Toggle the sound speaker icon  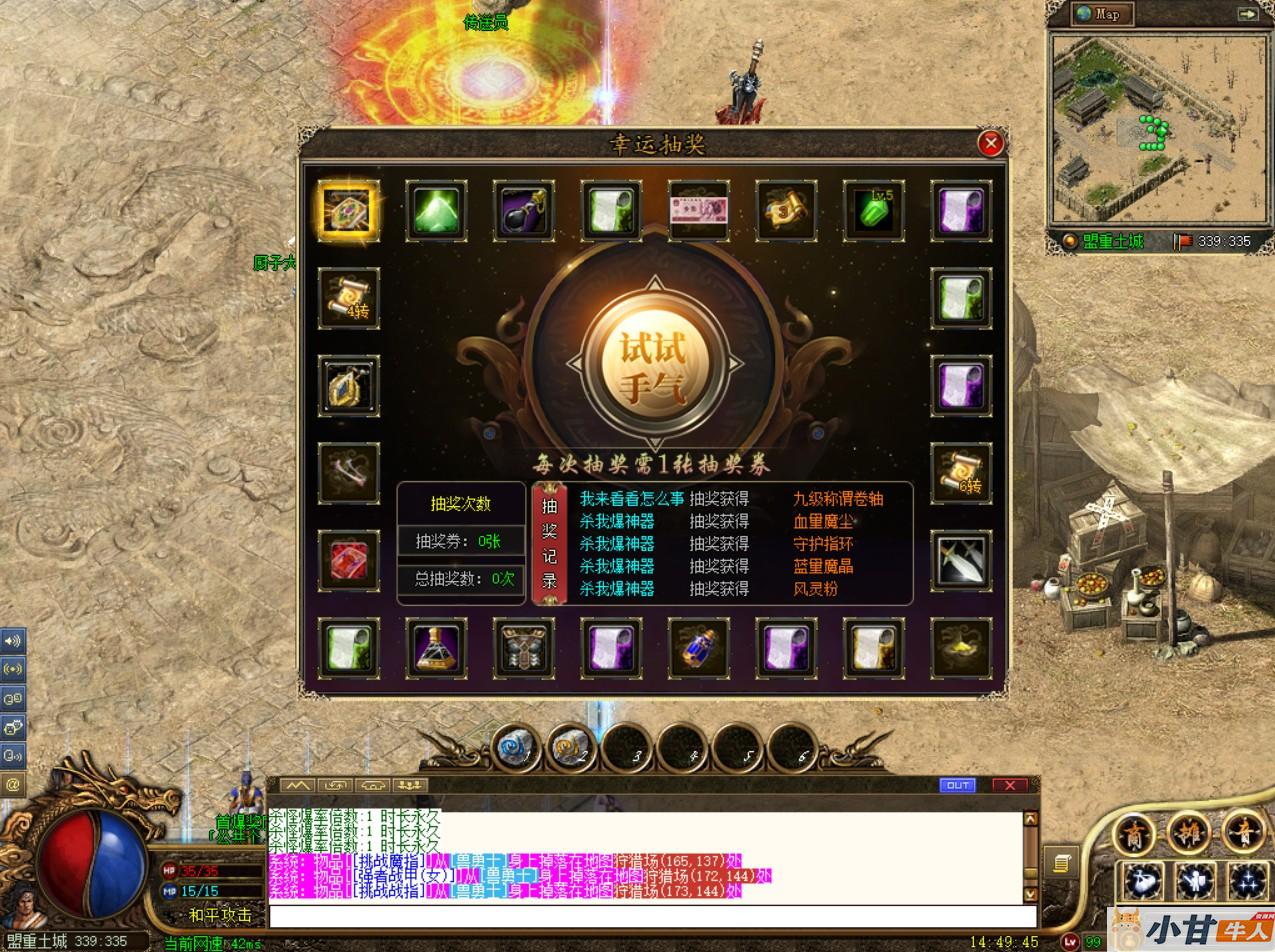point(12,640)
